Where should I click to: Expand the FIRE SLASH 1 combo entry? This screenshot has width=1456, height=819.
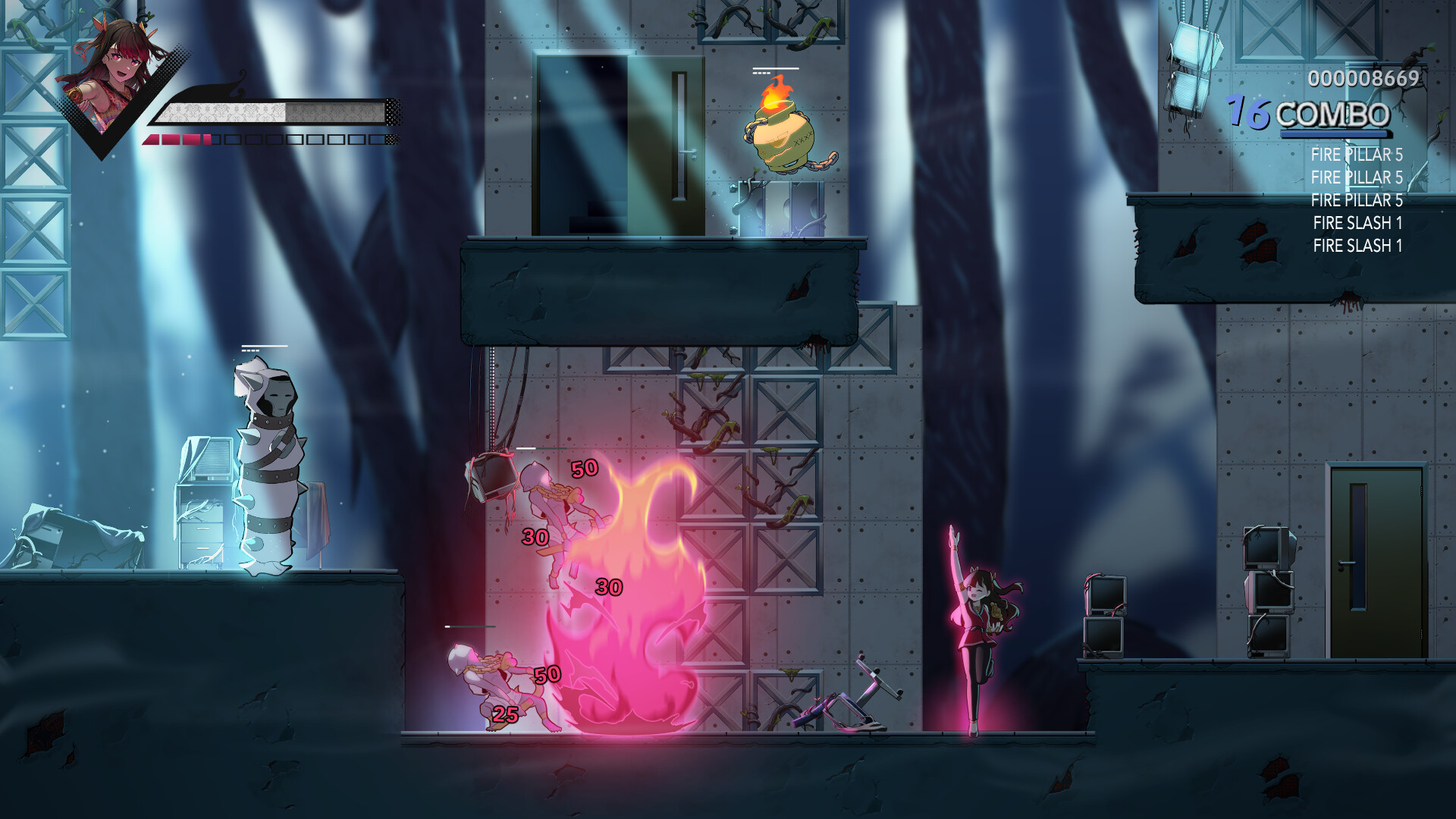(x=1357, y=224)
